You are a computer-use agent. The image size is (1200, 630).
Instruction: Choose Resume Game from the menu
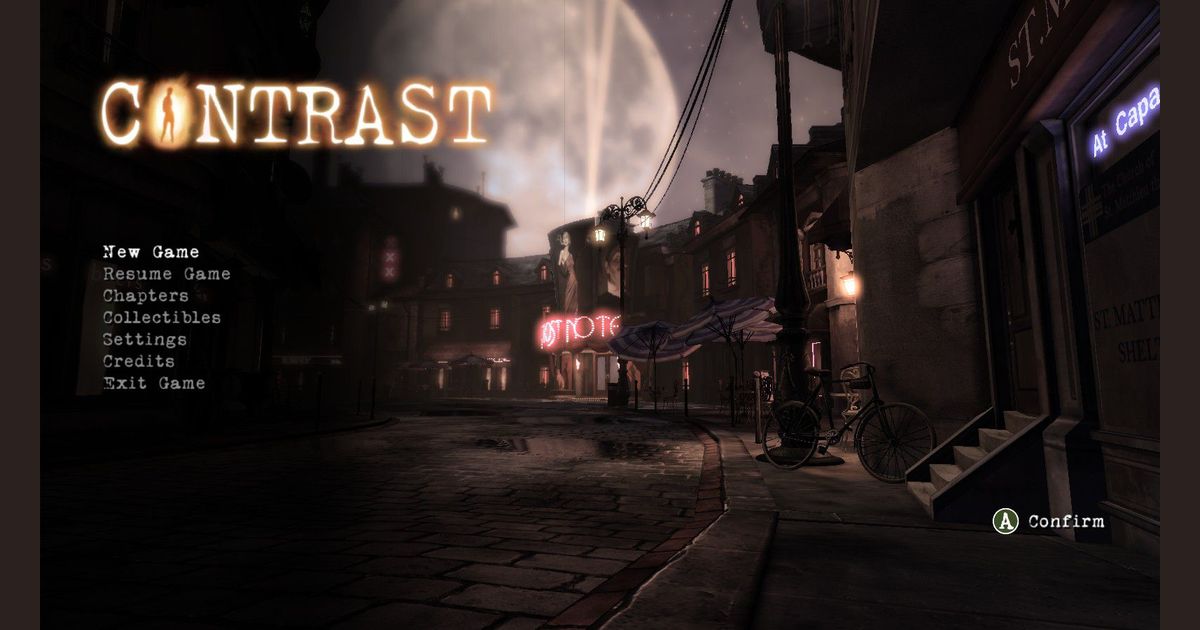click(x=166, y=274)
